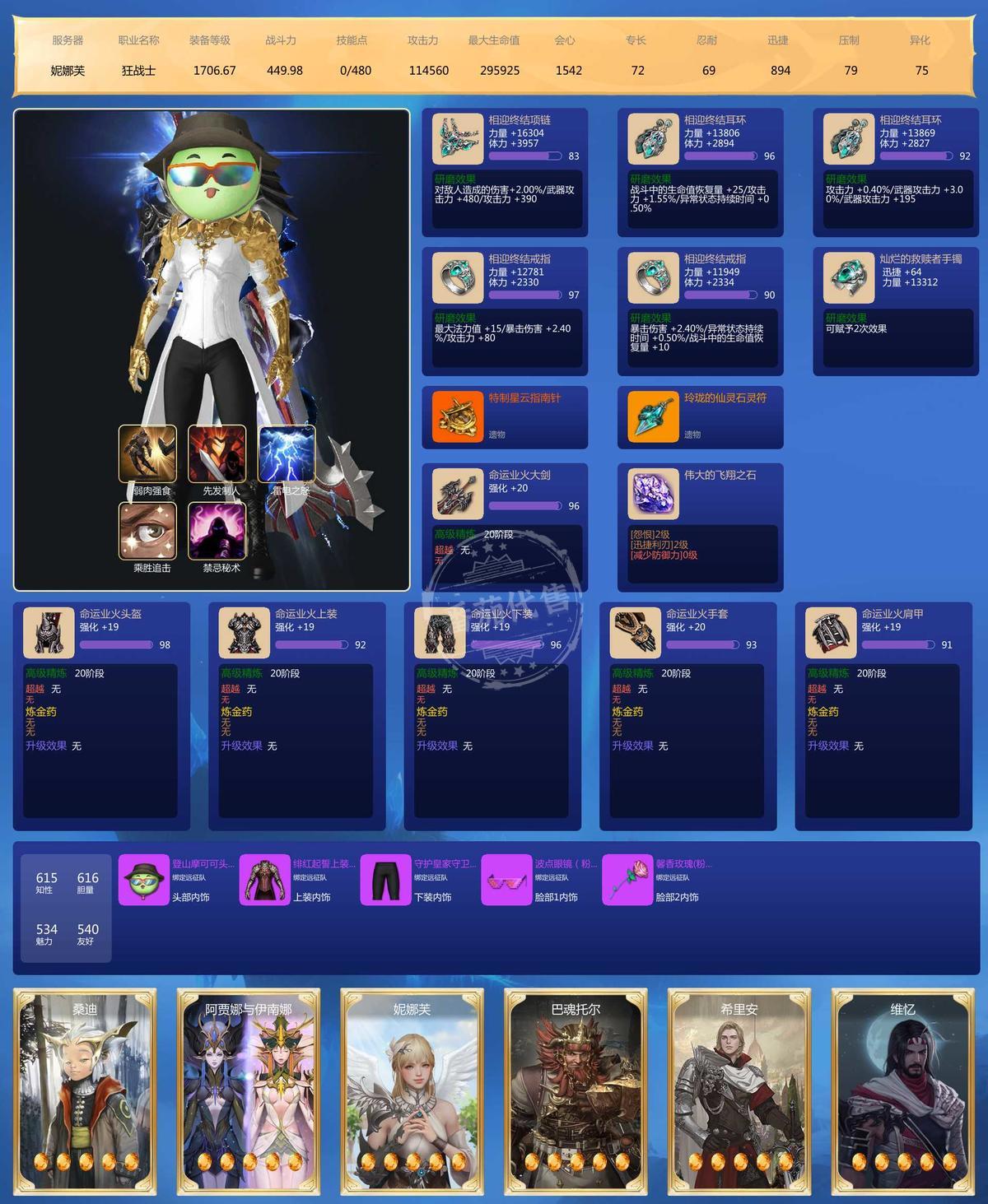Select the 命运业火头盔 helmet slot
Viewport: 988px width, 1204px height.
[x=49, y=634]
